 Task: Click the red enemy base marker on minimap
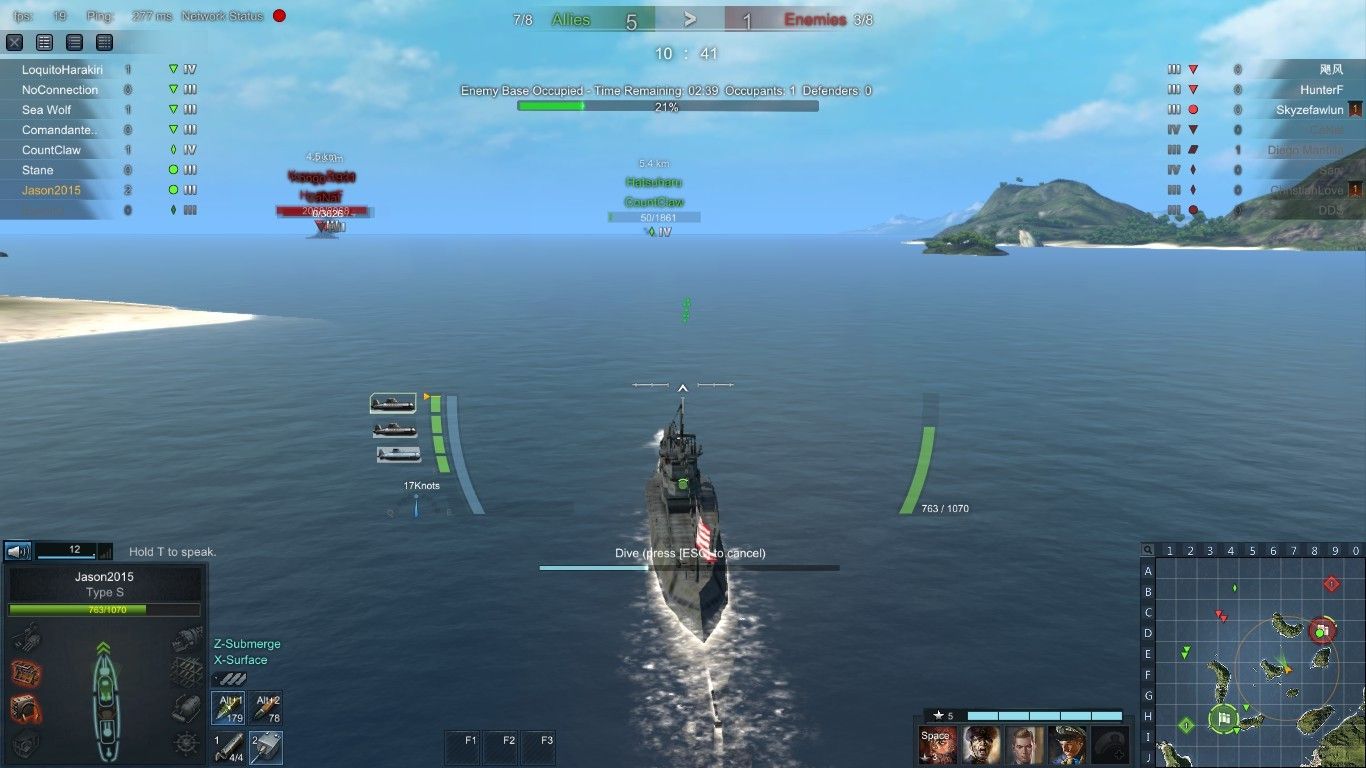(1322, 630)
